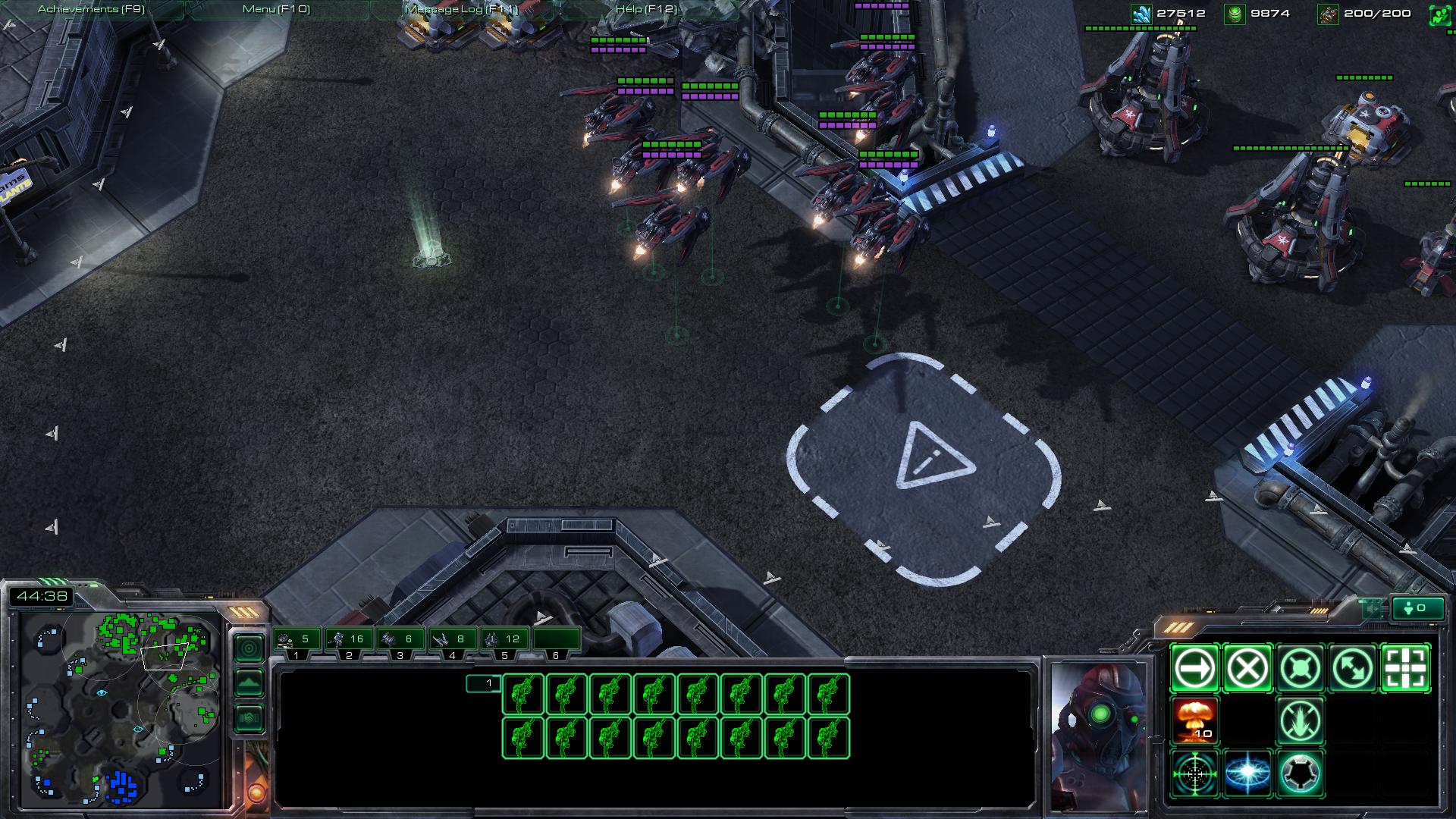1456x819 pixels.
Task: Select the Patrol command icon
Action: [x=1354, y=669]
